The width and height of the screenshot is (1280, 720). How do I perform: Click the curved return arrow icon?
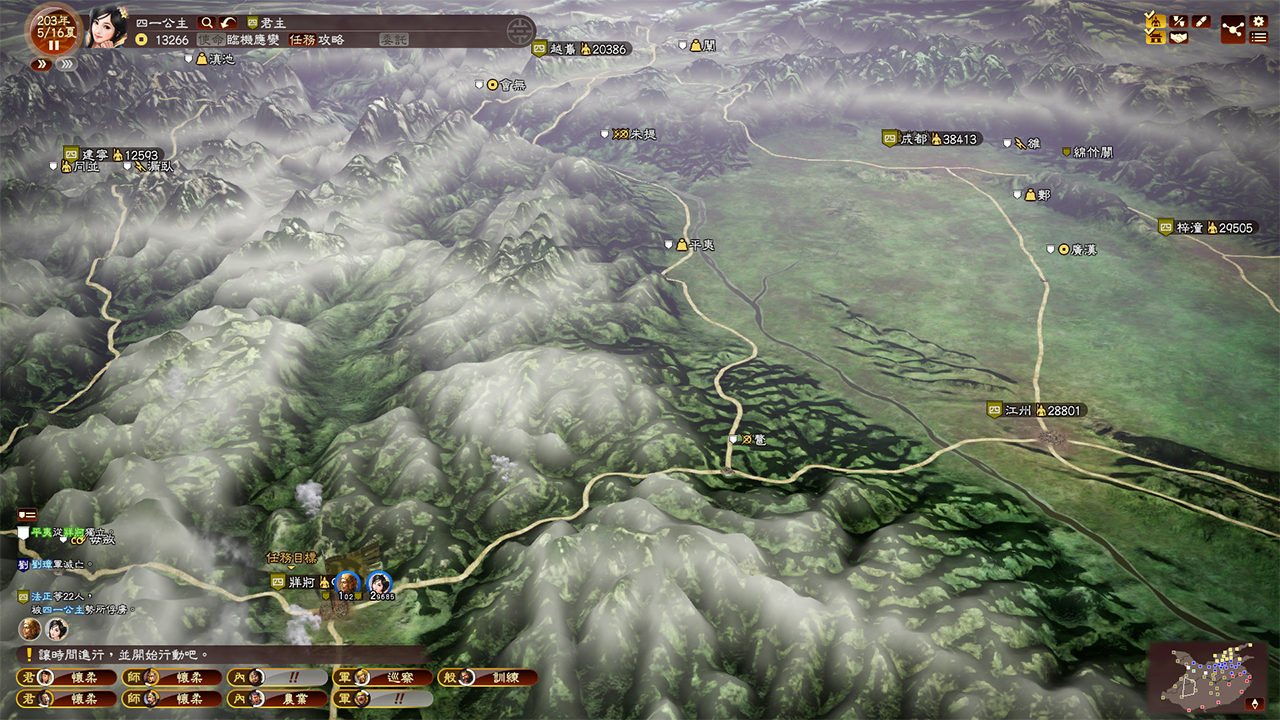point(229,22)
